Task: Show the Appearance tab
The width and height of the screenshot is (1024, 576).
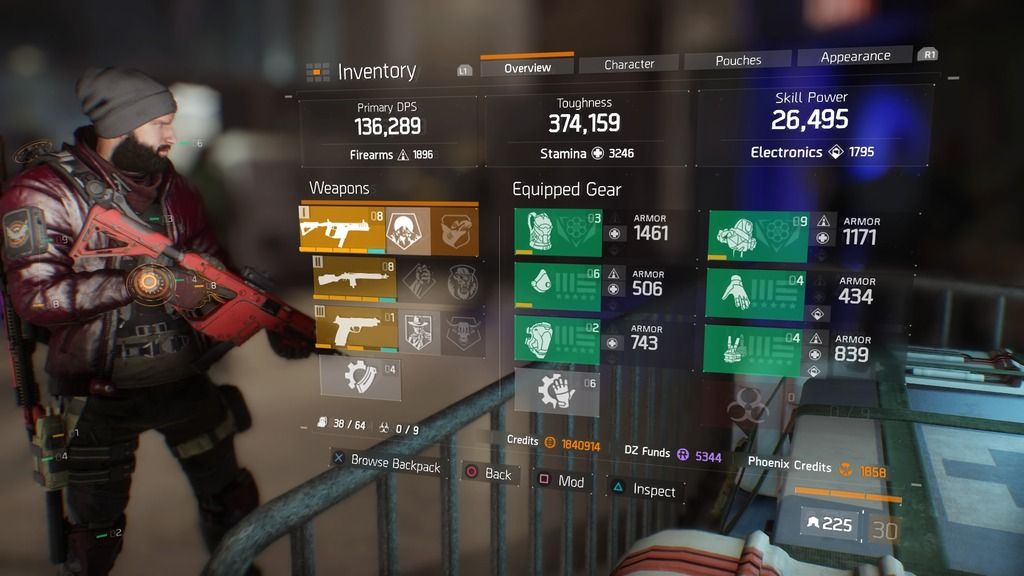Action: click(x=855, y=57)
